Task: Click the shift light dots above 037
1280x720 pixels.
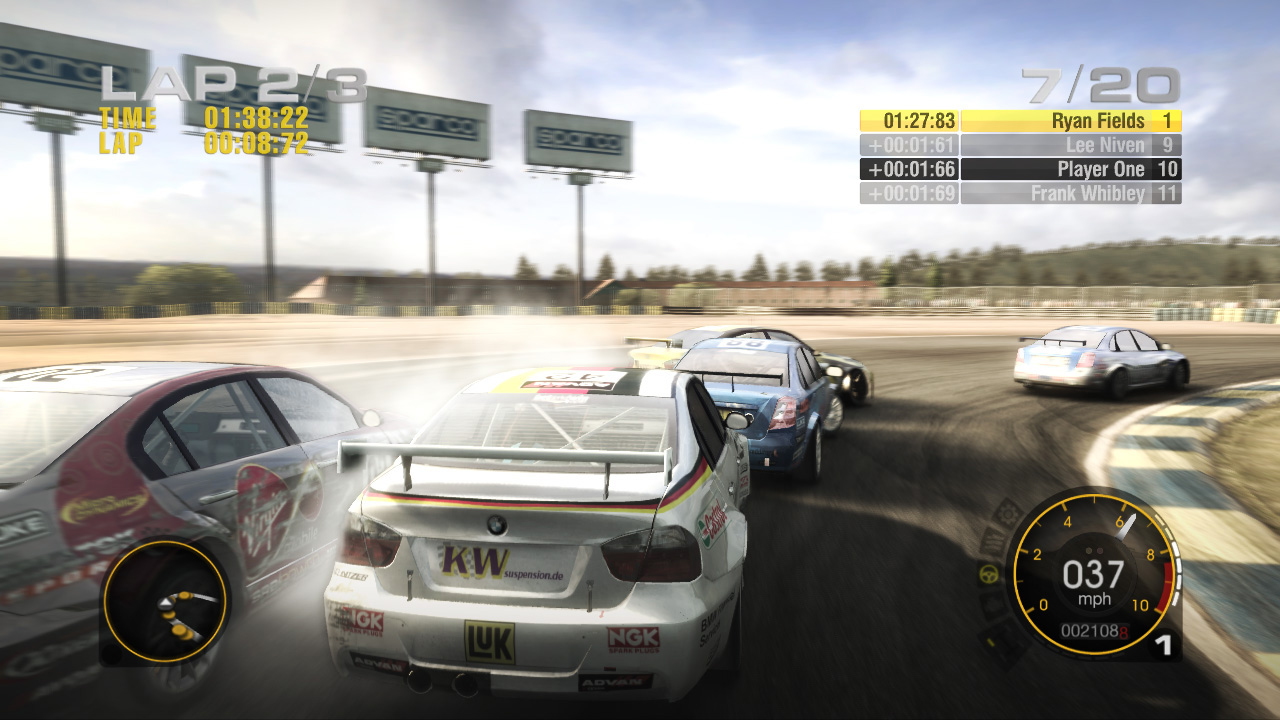Action: coord(1097,548)
